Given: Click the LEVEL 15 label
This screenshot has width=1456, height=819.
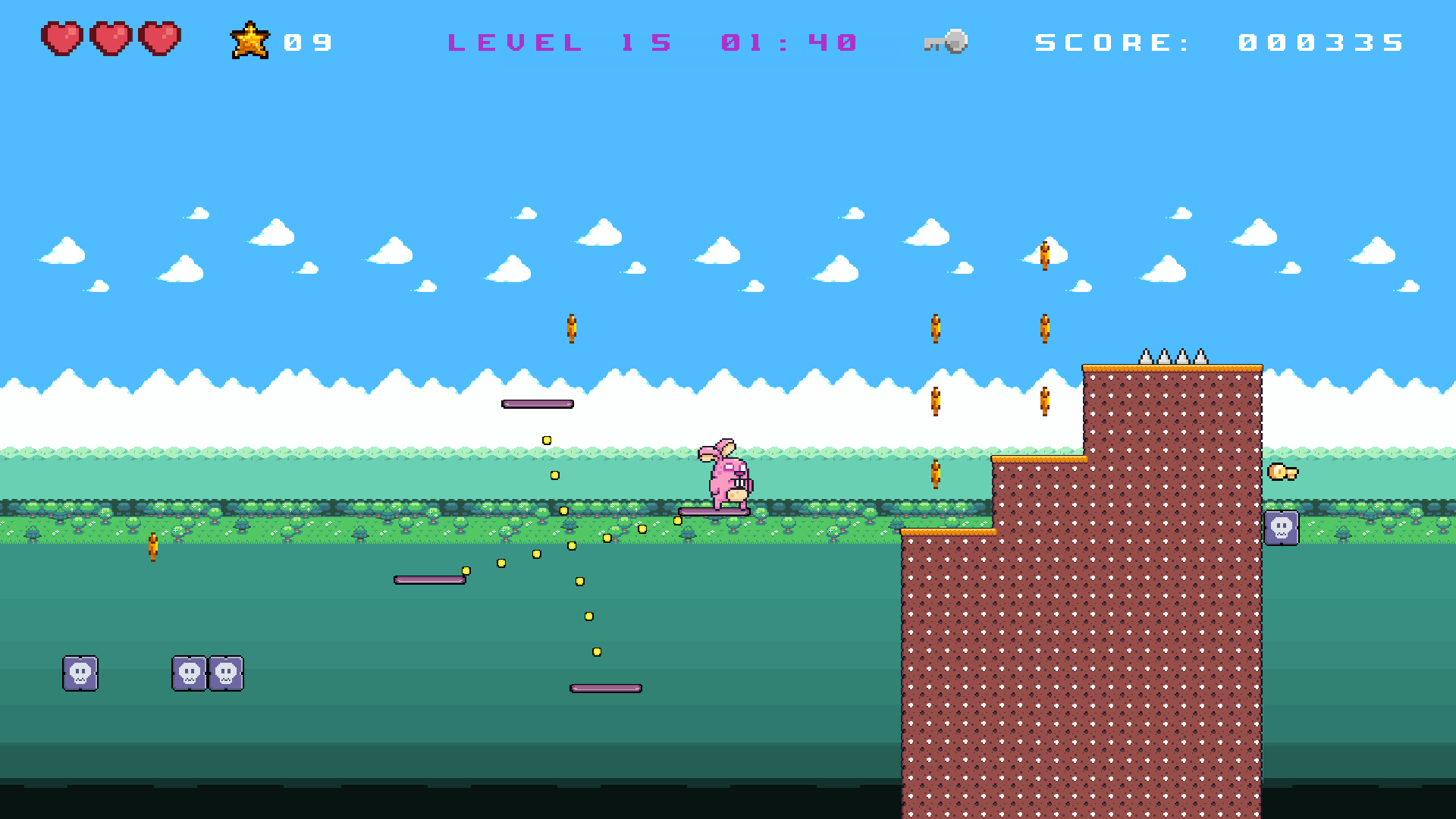Looking at the screenshot, I should pyautogui.click(x=559, y=42).
